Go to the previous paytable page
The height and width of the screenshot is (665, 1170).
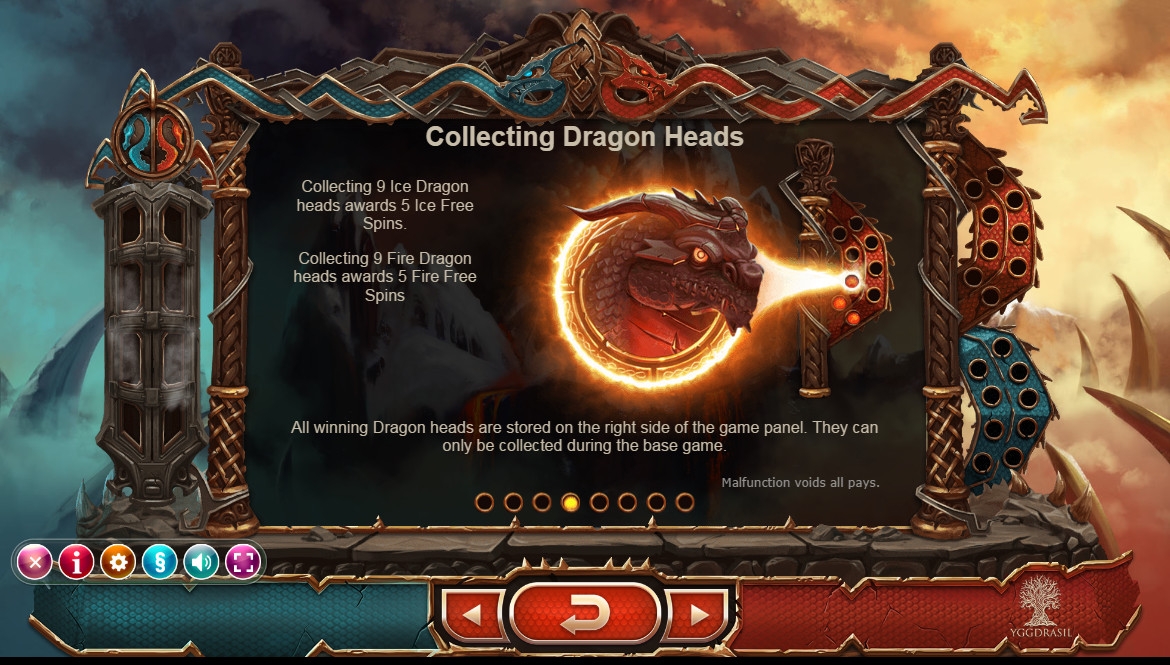(x=472, y=614)
